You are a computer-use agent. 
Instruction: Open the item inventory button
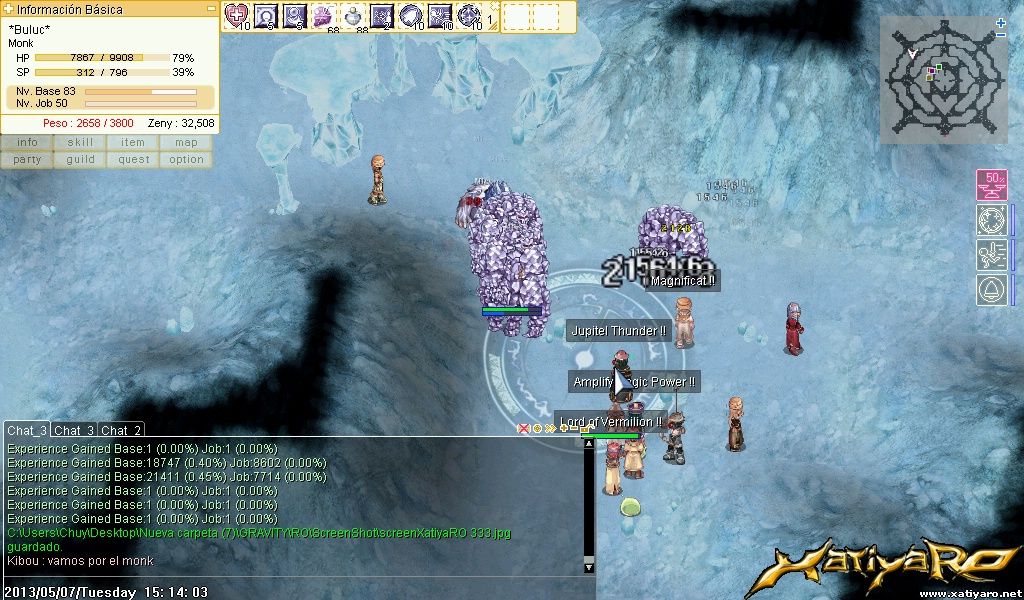tap(133, 143)
